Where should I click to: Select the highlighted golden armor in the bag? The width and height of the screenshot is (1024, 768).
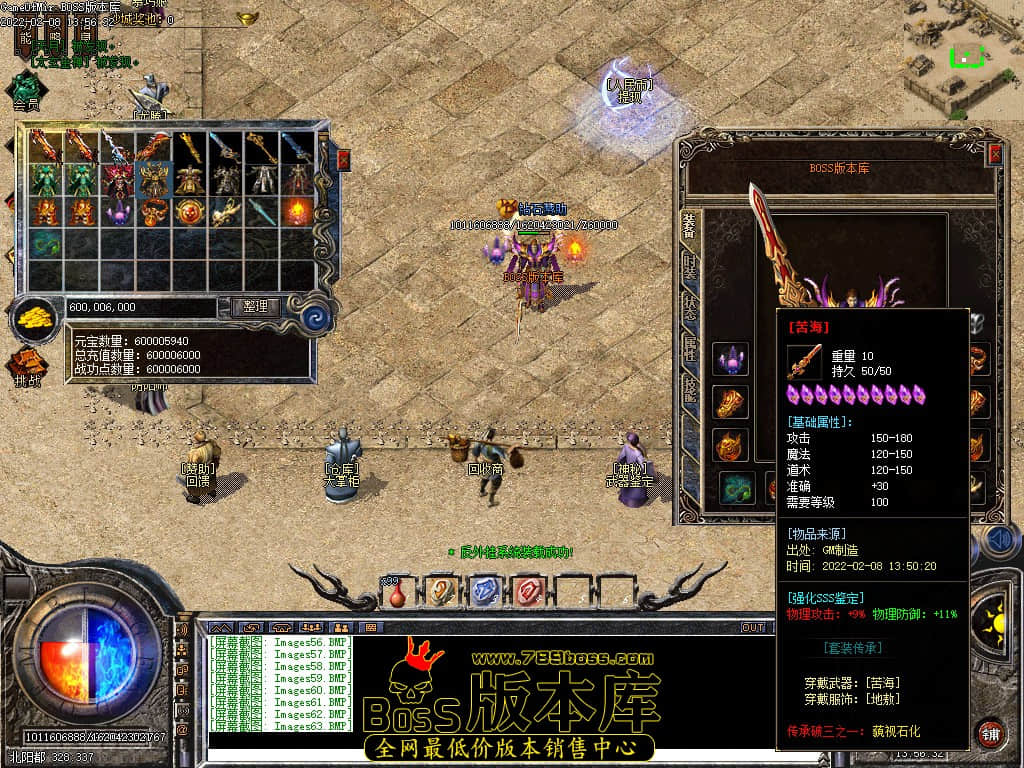(154, 180)
